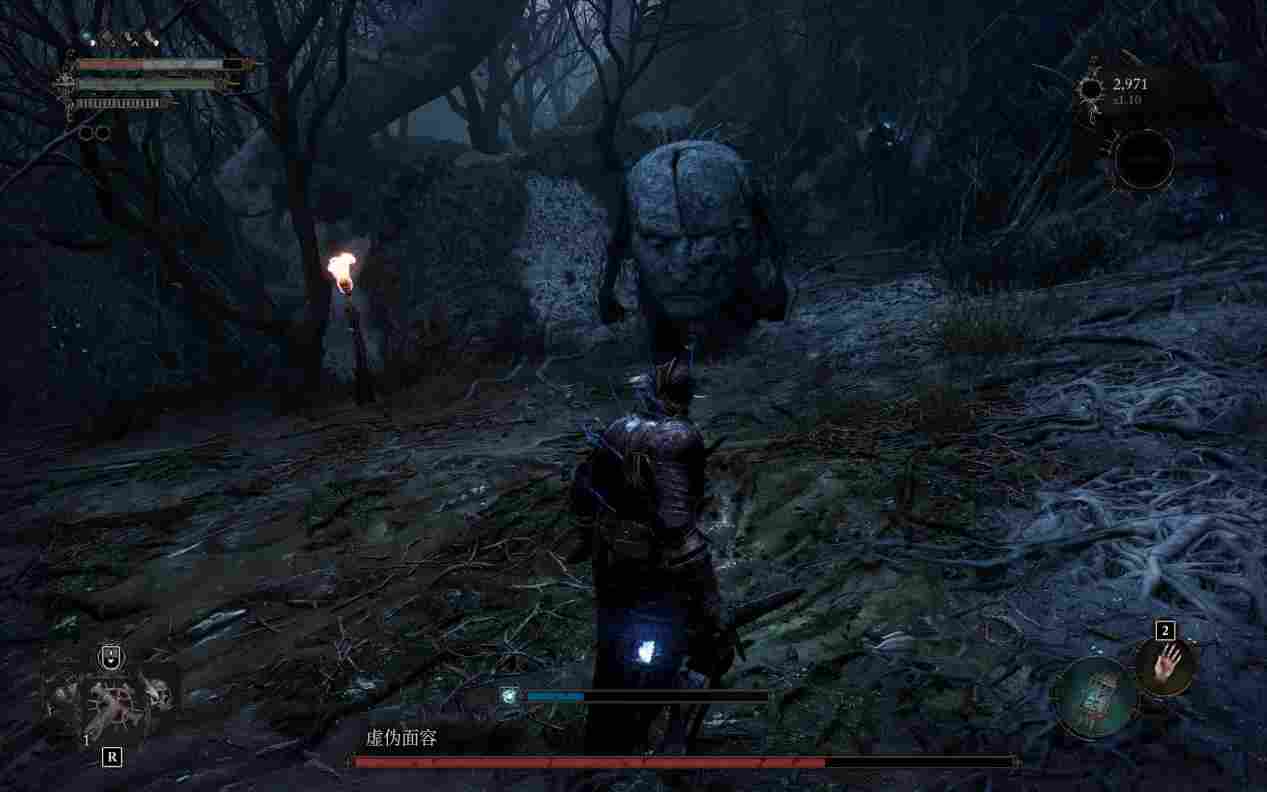Select the equipped weapon slot
This screenshot has width=1267, height=792.
pyautogui.click(x=110, y=699)
